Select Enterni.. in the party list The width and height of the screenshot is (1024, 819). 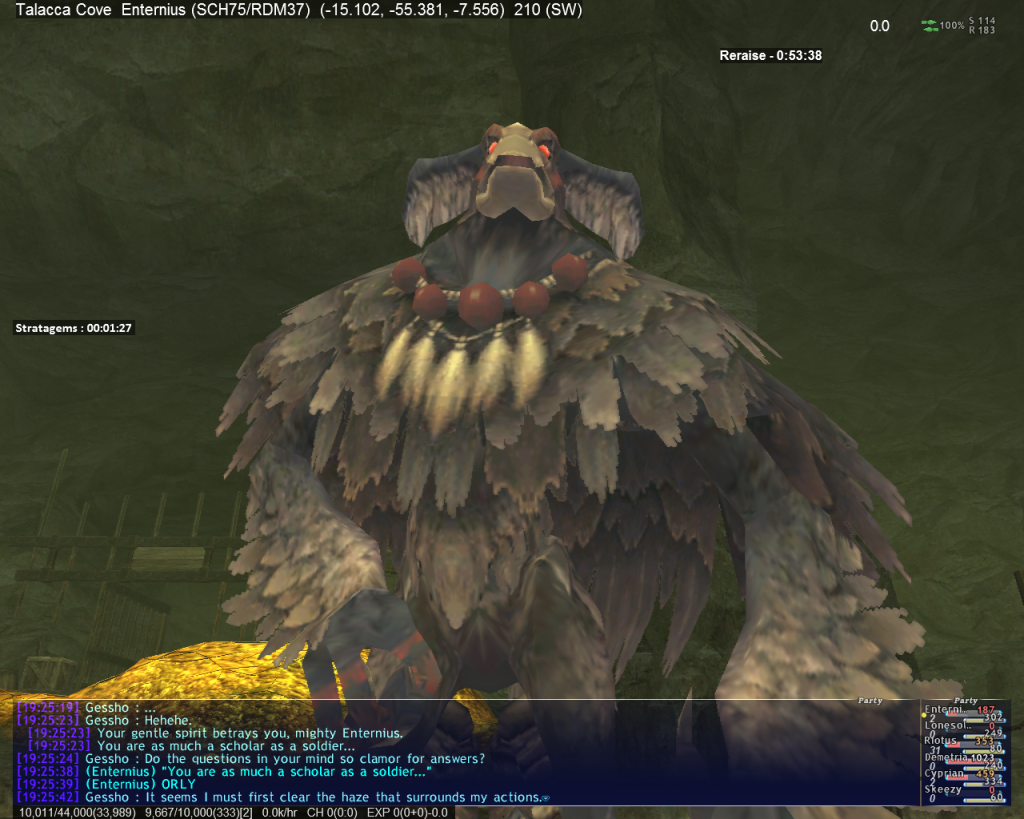click(x=943, y=710)
